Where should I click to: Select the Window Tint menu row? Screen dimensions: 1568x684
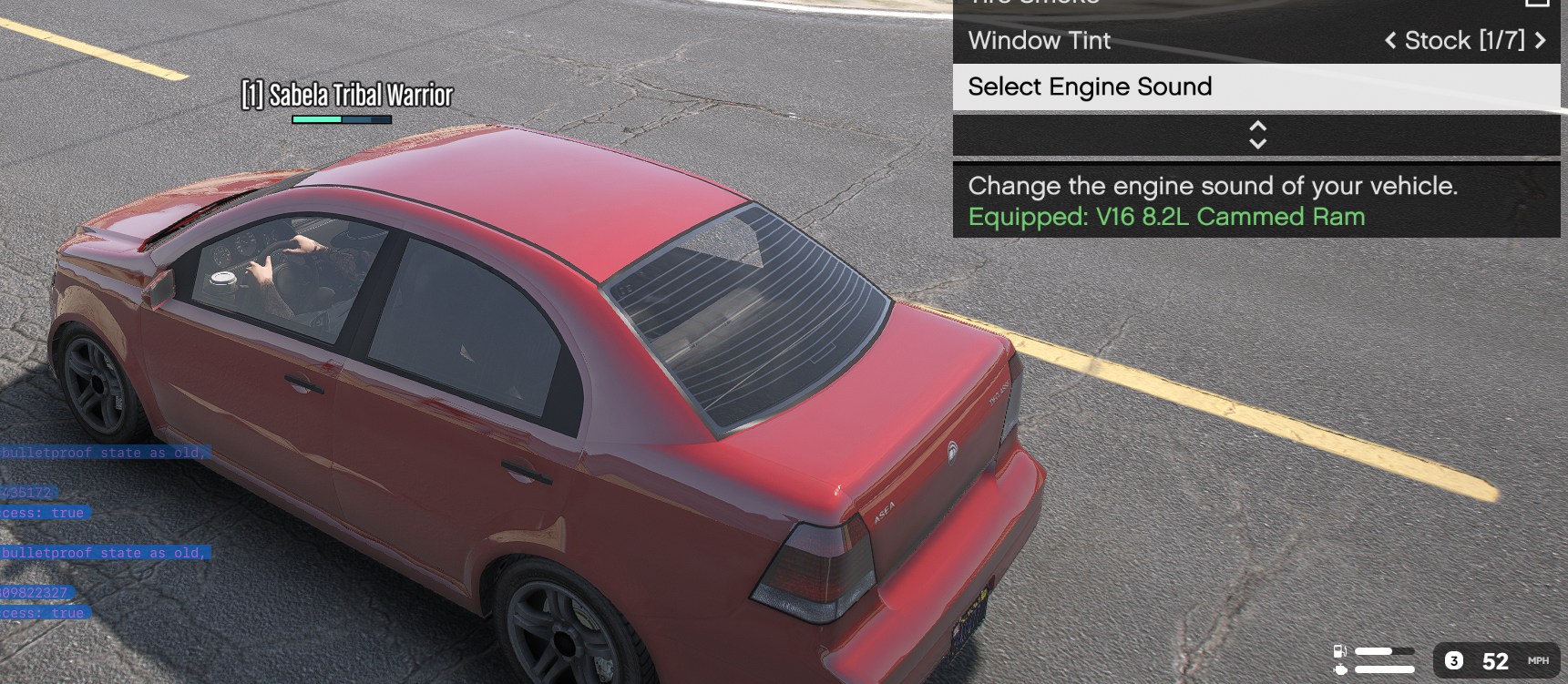coord(1040,41)
